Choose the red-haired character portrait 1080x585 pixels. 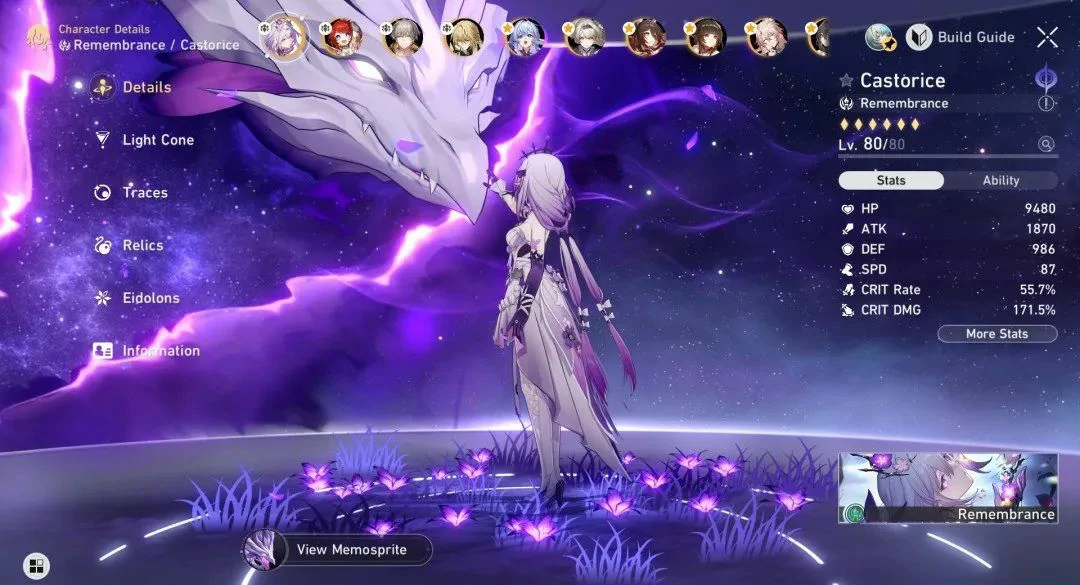click(x=342, y=38)
